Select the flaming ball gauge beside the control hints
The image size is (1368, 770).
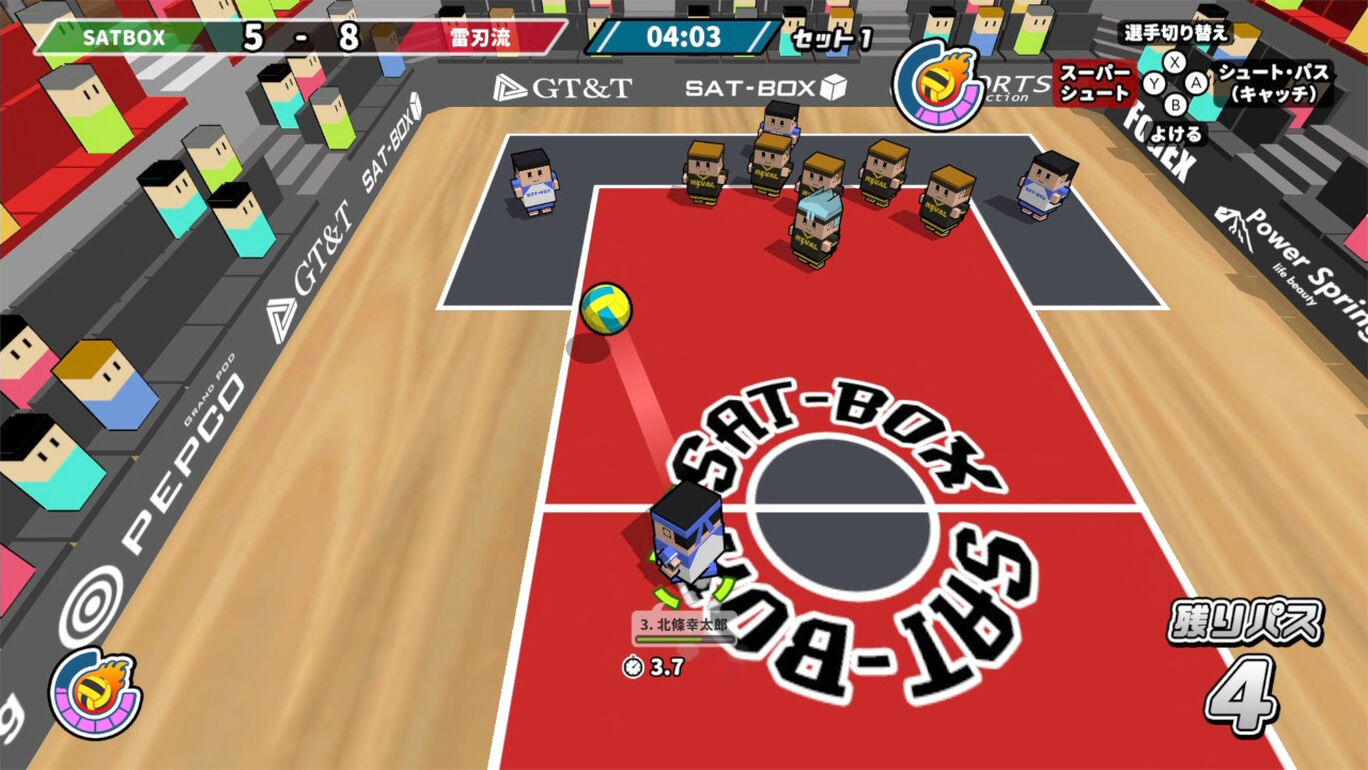click(x=939, y=84)
